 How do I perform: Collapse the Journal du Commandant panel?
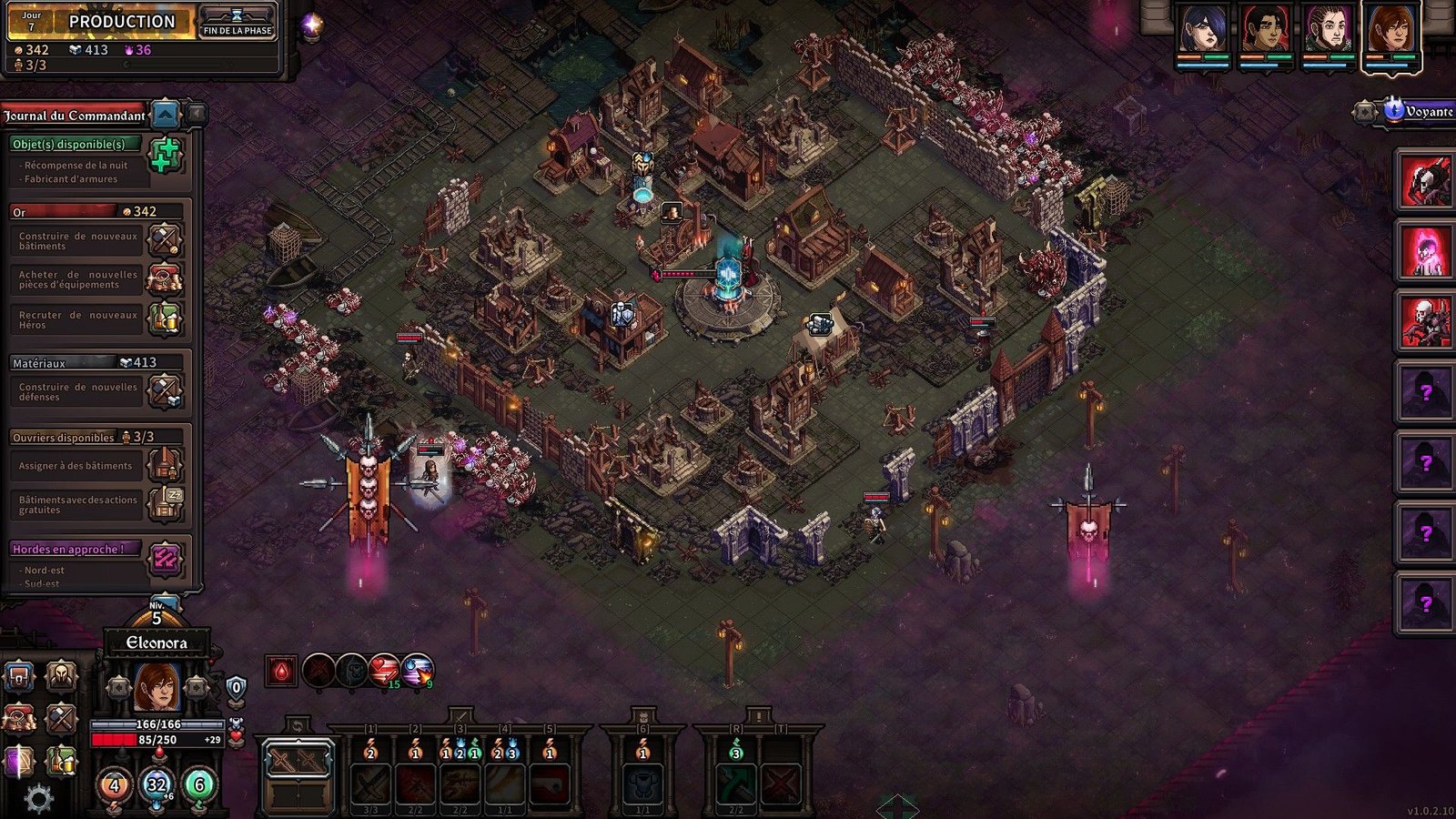tap(165, 115)
